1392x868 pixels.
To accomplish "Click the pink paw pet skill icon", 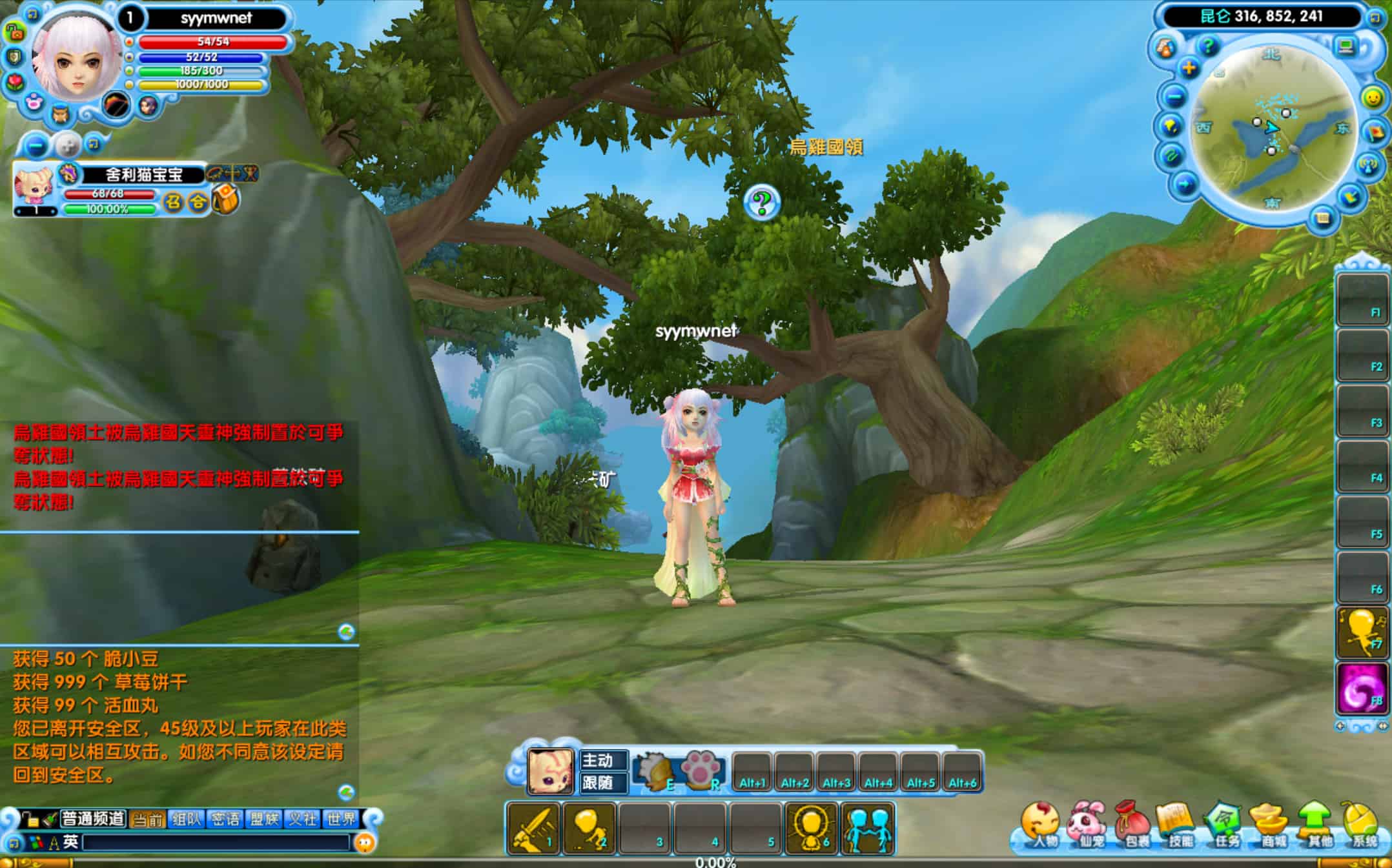I will coord(700,770).
